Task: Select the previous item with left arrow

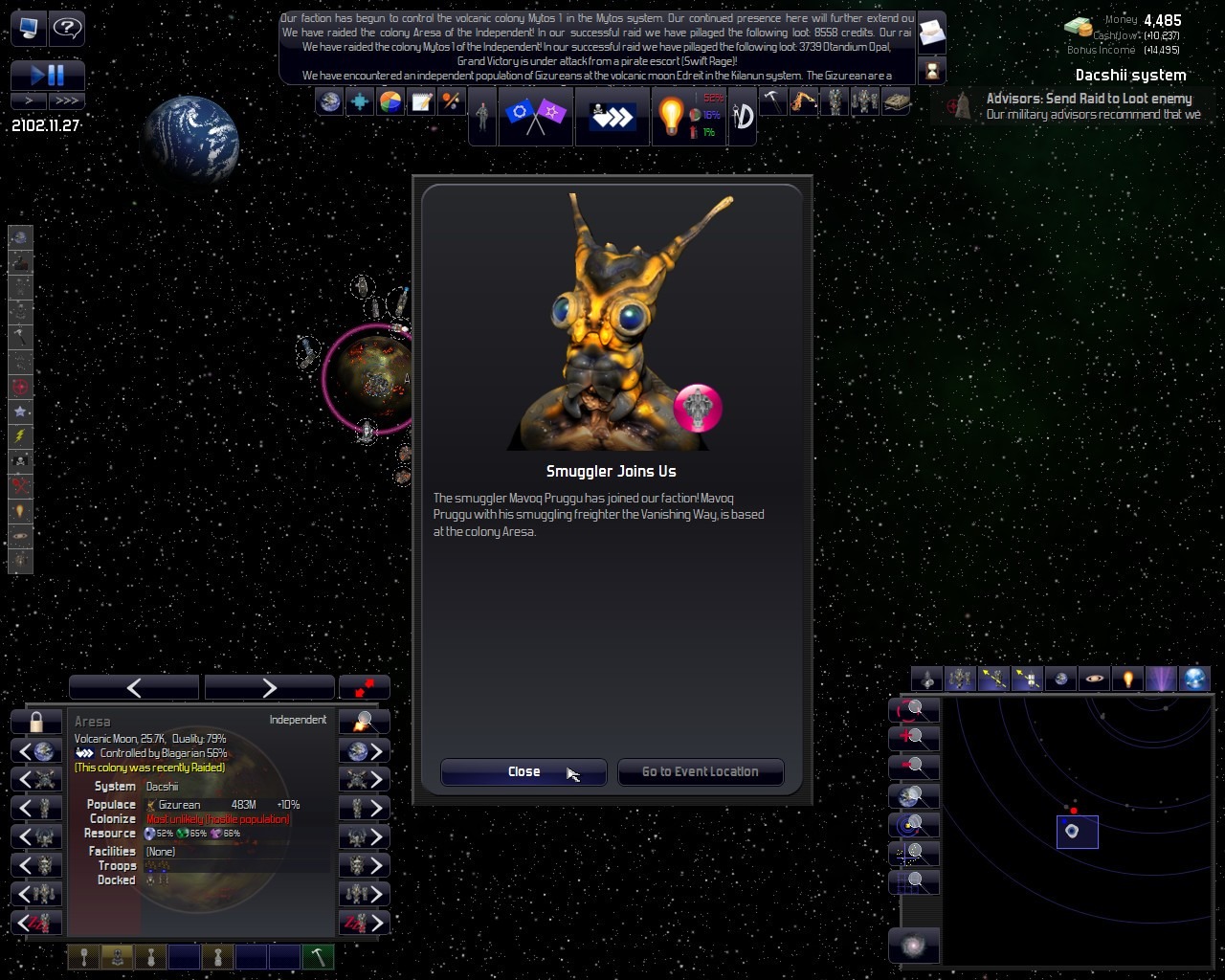Action: point(134,687)
